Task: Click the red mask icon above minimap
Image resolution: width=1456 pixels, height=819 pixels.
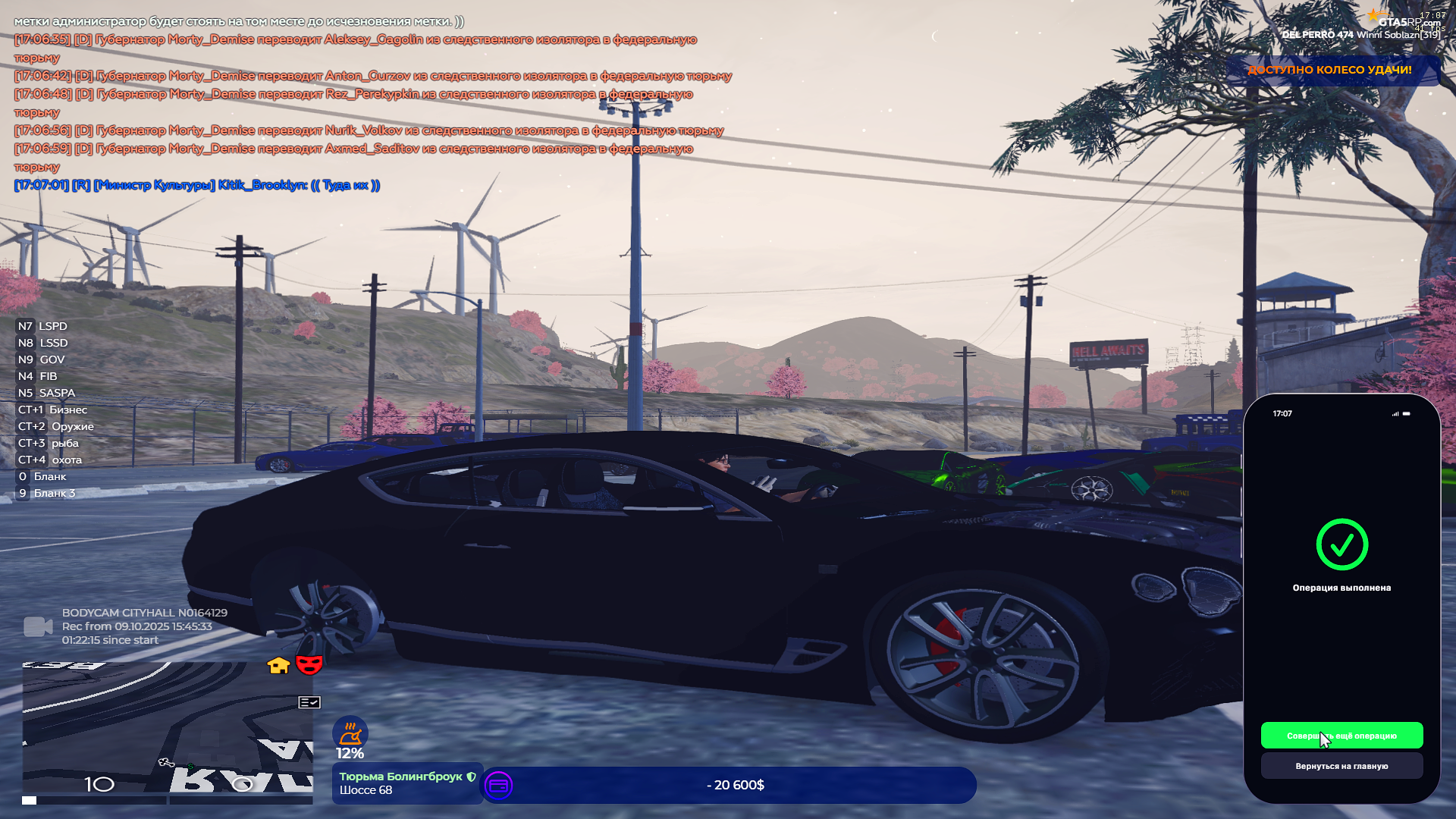Action: click(309, 664)
